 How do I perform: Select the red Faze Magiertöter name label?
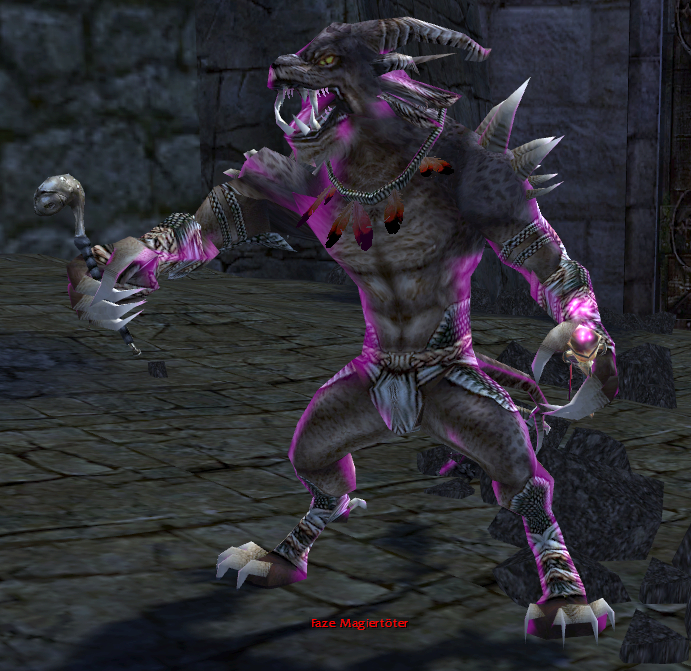click(x=358, y=624)
